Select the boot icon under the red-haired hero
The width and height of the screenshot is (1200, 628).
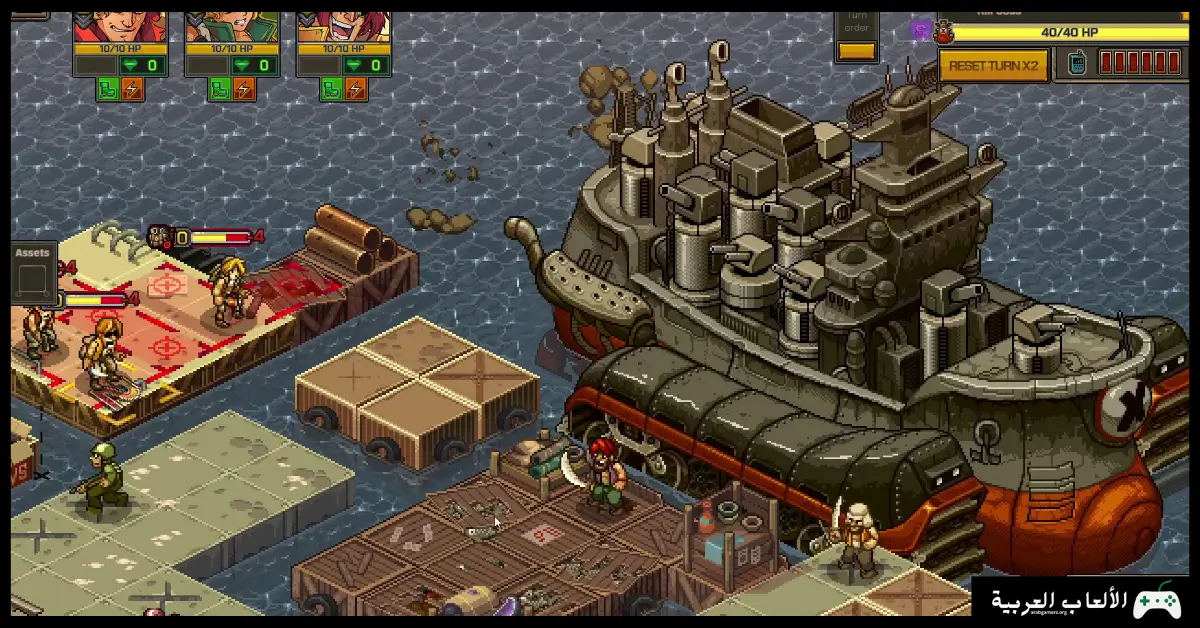click(332, 90)
